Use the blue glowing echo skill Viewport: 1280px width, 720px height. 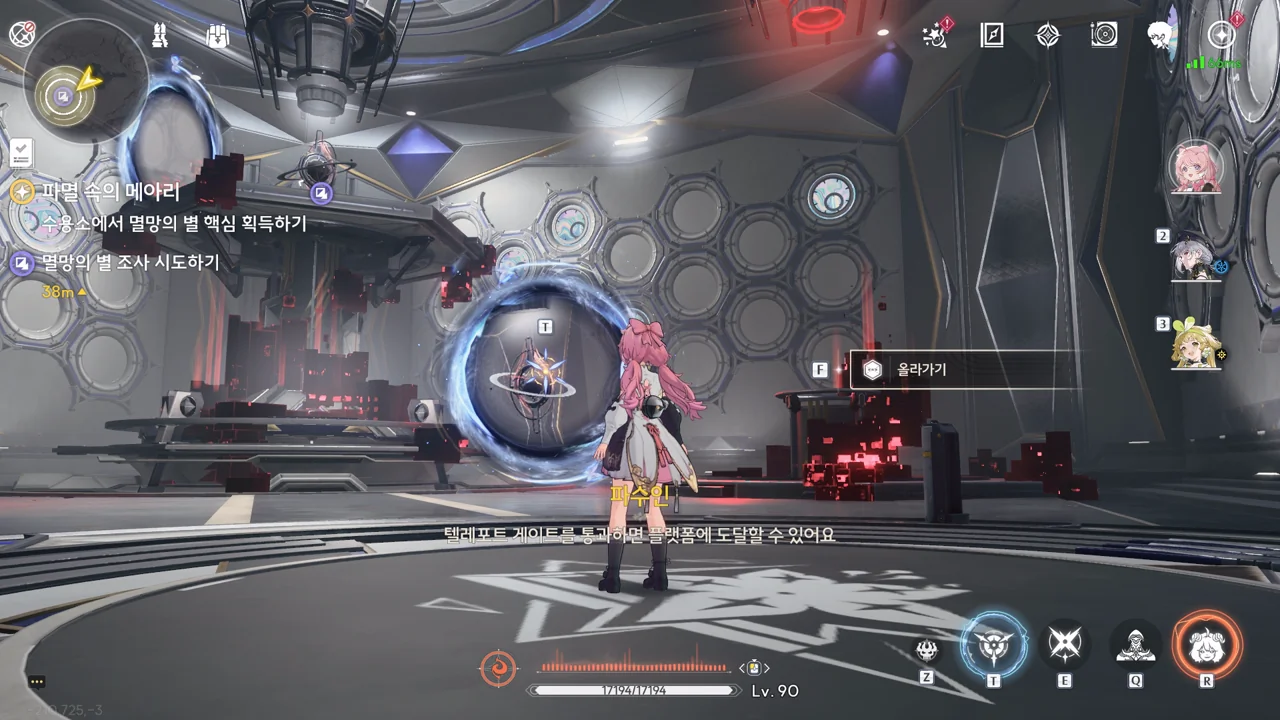993,645
